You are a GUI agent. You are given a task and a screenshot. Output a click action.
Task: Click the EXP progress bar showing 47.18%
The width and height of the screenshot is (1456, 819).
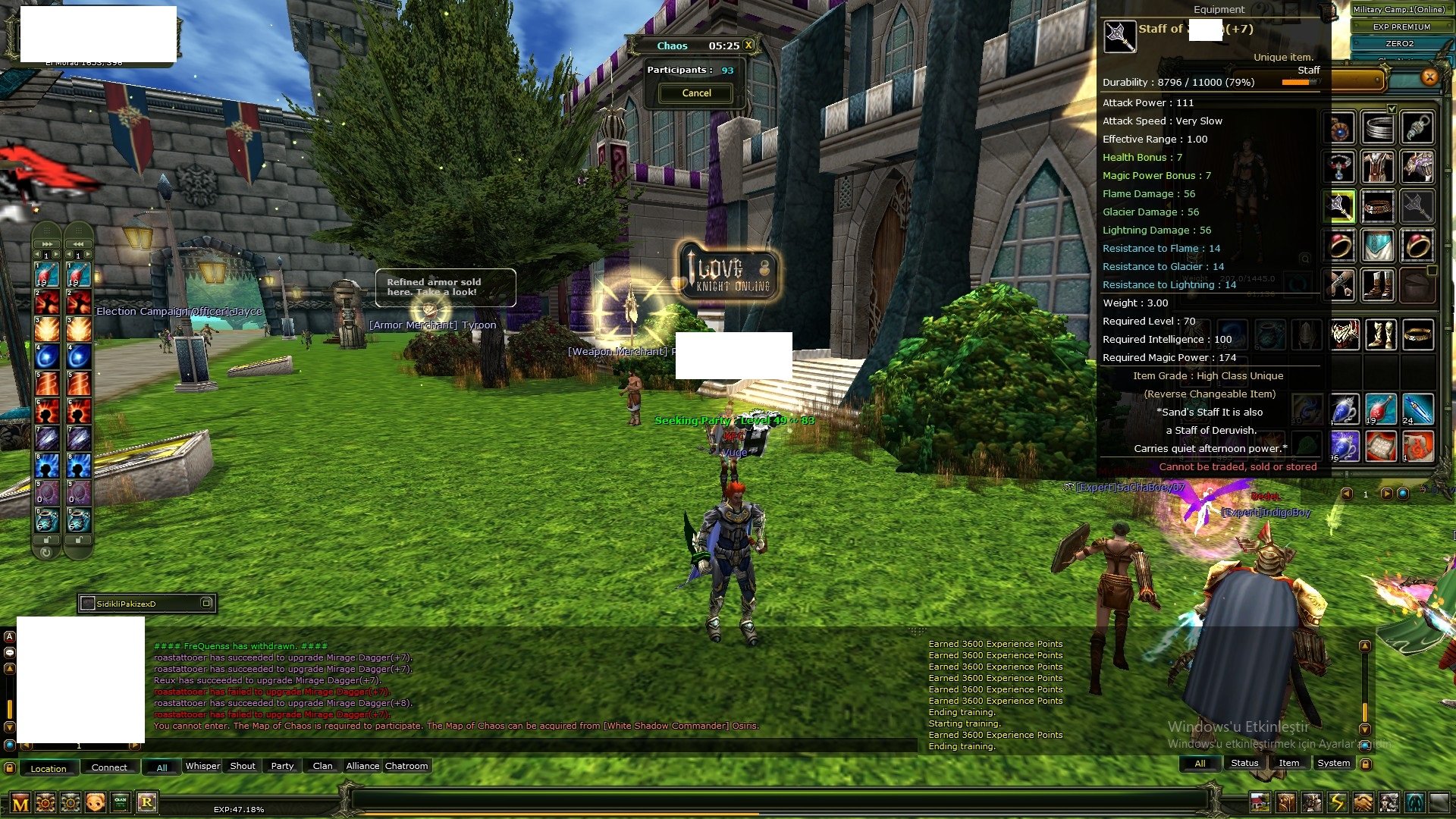tap(240, 809)
